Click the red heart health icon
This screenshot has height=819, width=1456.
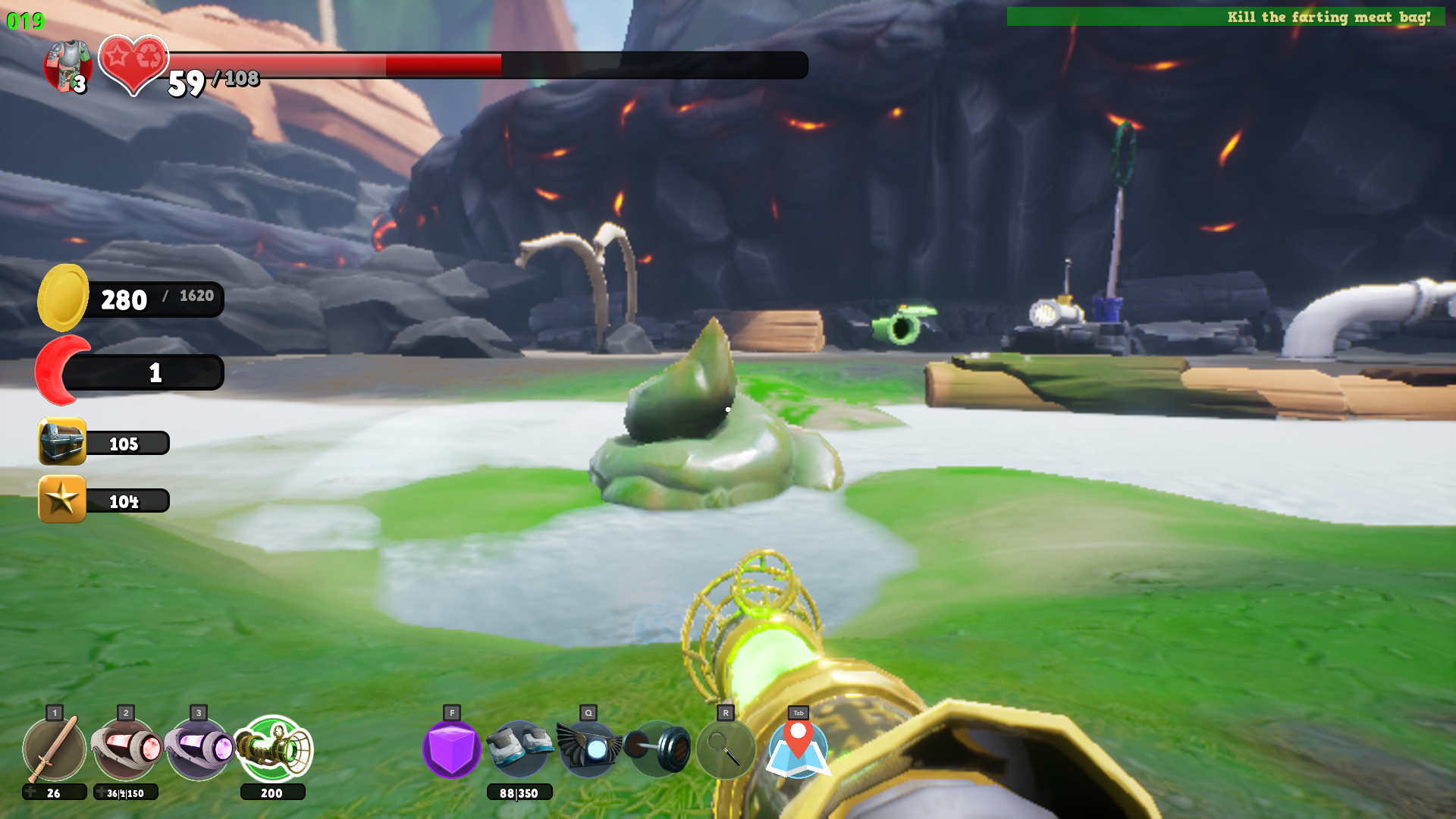[133, 64]
